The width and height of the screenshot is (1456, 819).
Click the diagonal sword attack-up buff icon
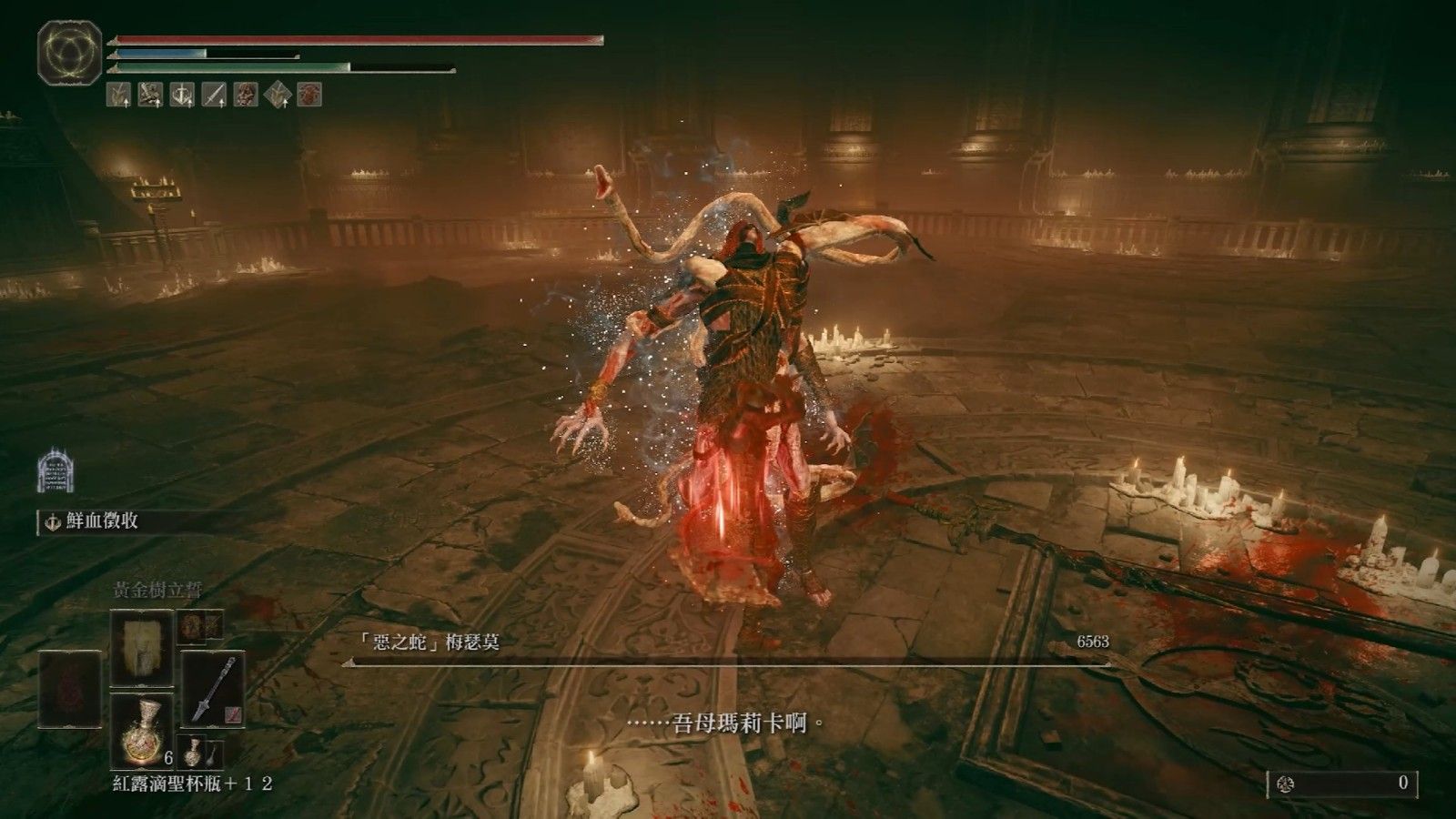coord(214,94)
